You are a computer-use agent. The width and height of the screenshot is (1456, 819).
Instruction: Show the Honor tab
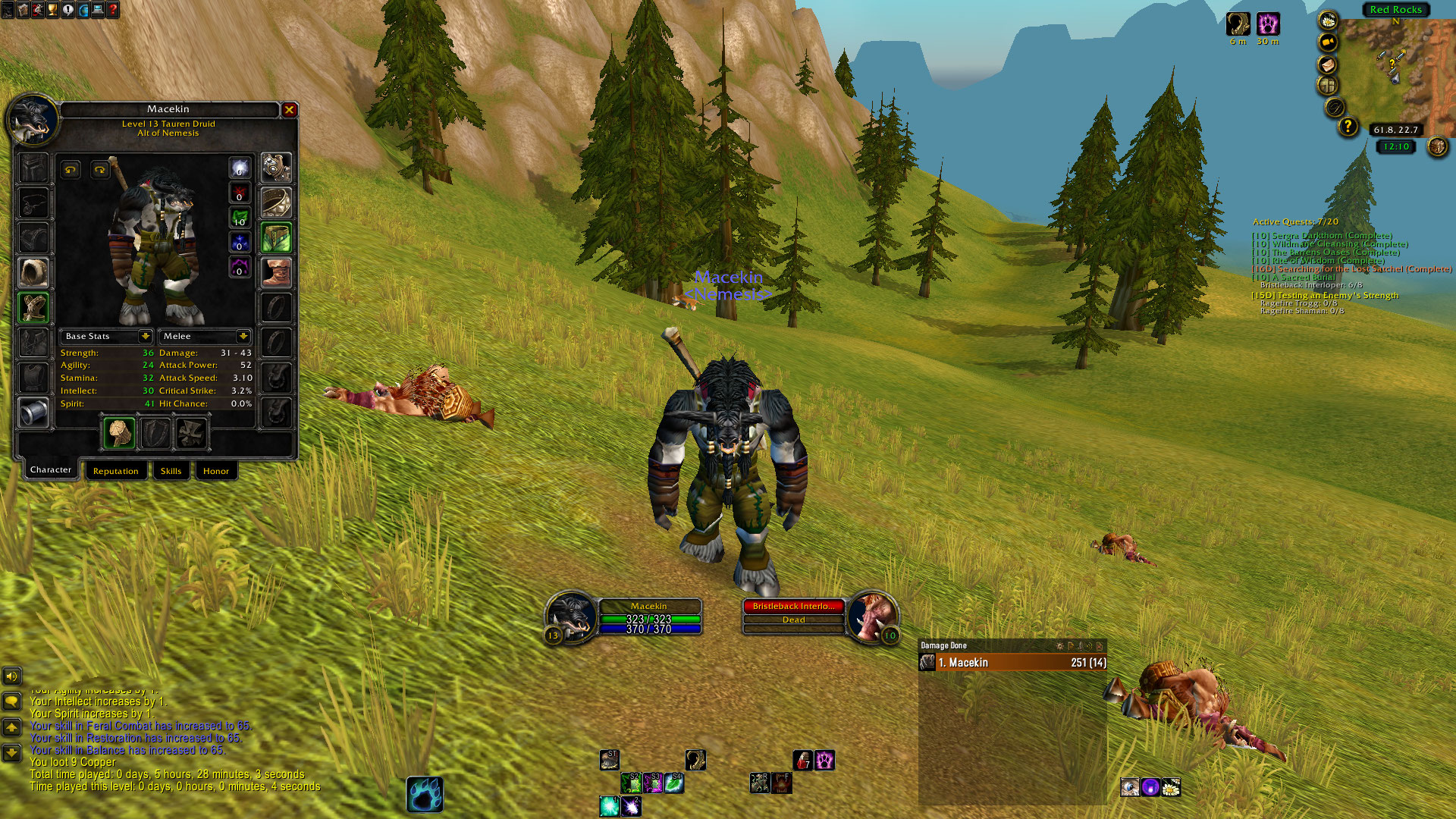(x=215, y=471)
